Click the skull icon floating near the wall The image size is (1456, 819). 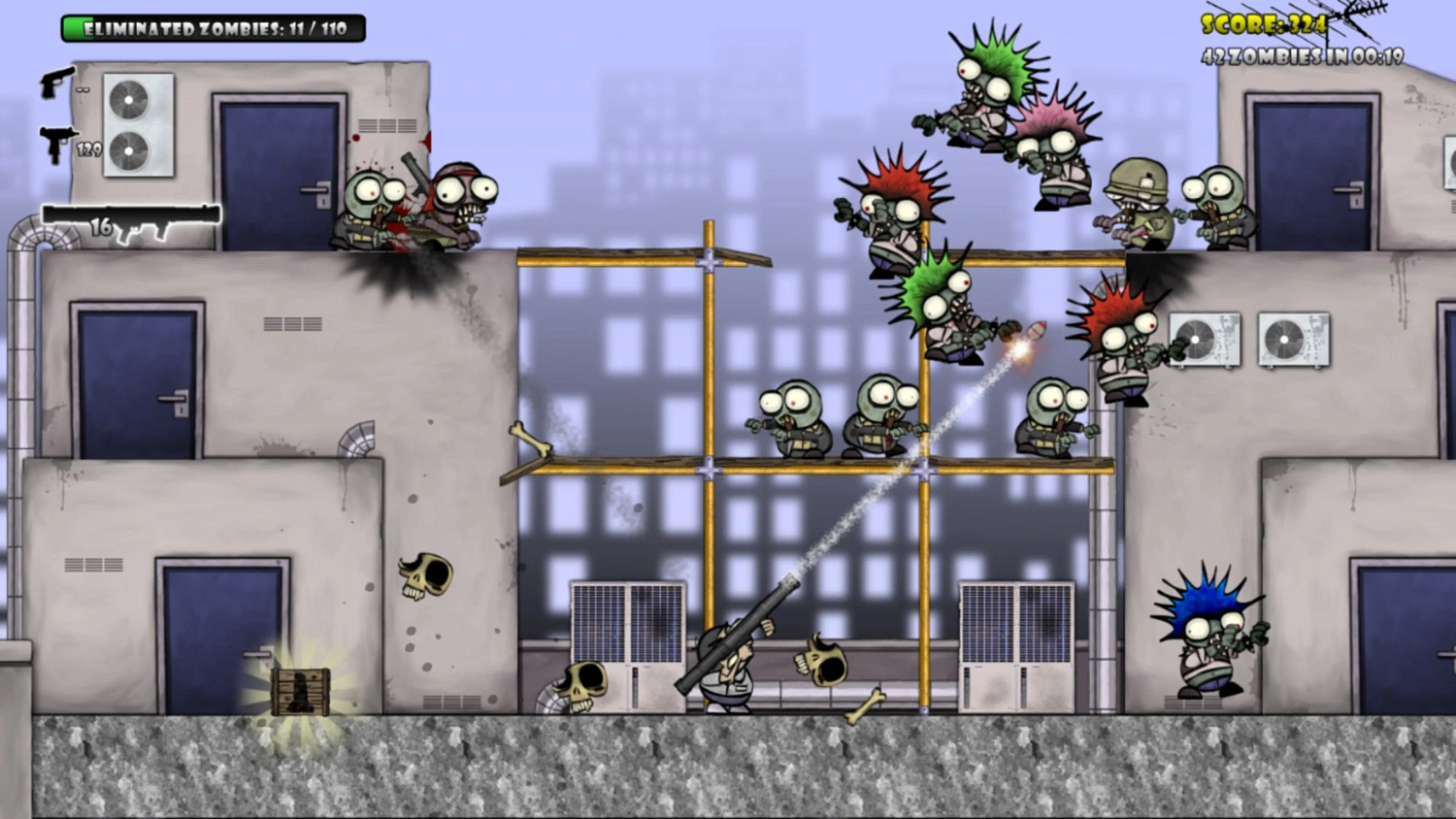pos(424,576)
